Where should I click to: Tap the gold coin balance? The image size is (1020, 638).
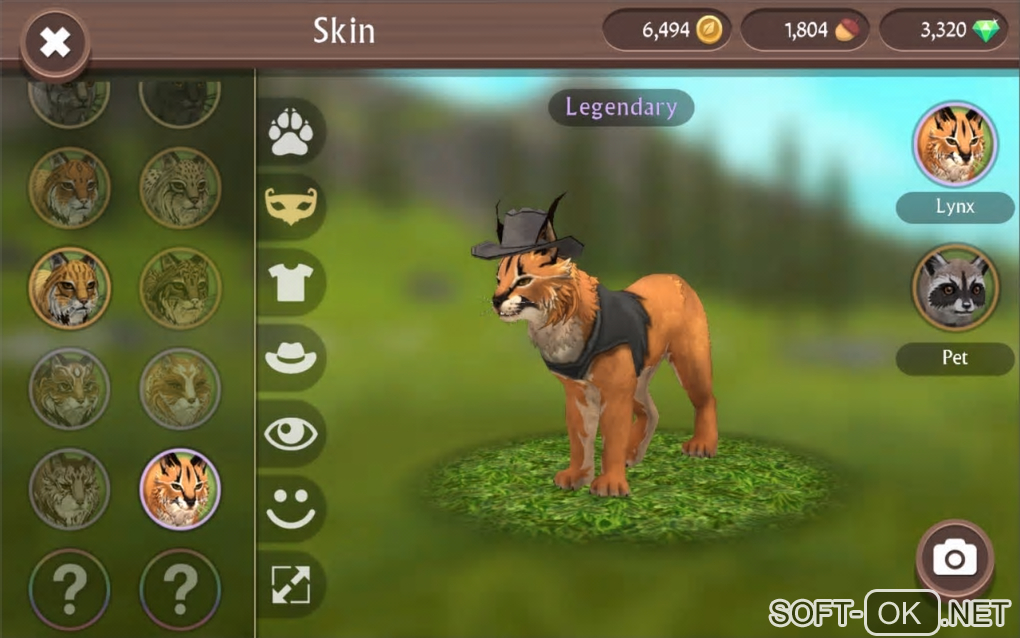click(x=667, y=31)
